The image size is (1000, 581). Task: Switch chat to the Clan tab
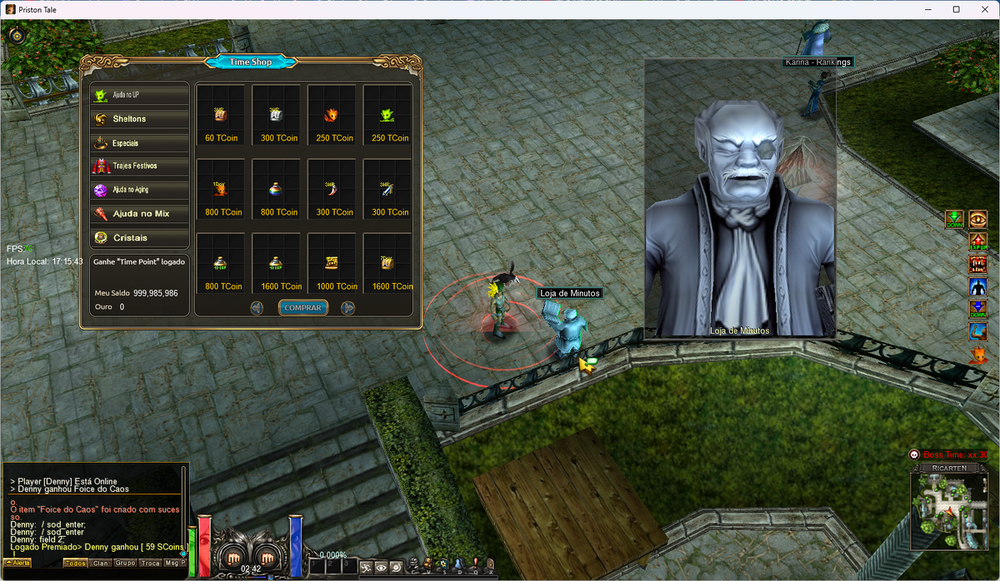coord(101,563)
